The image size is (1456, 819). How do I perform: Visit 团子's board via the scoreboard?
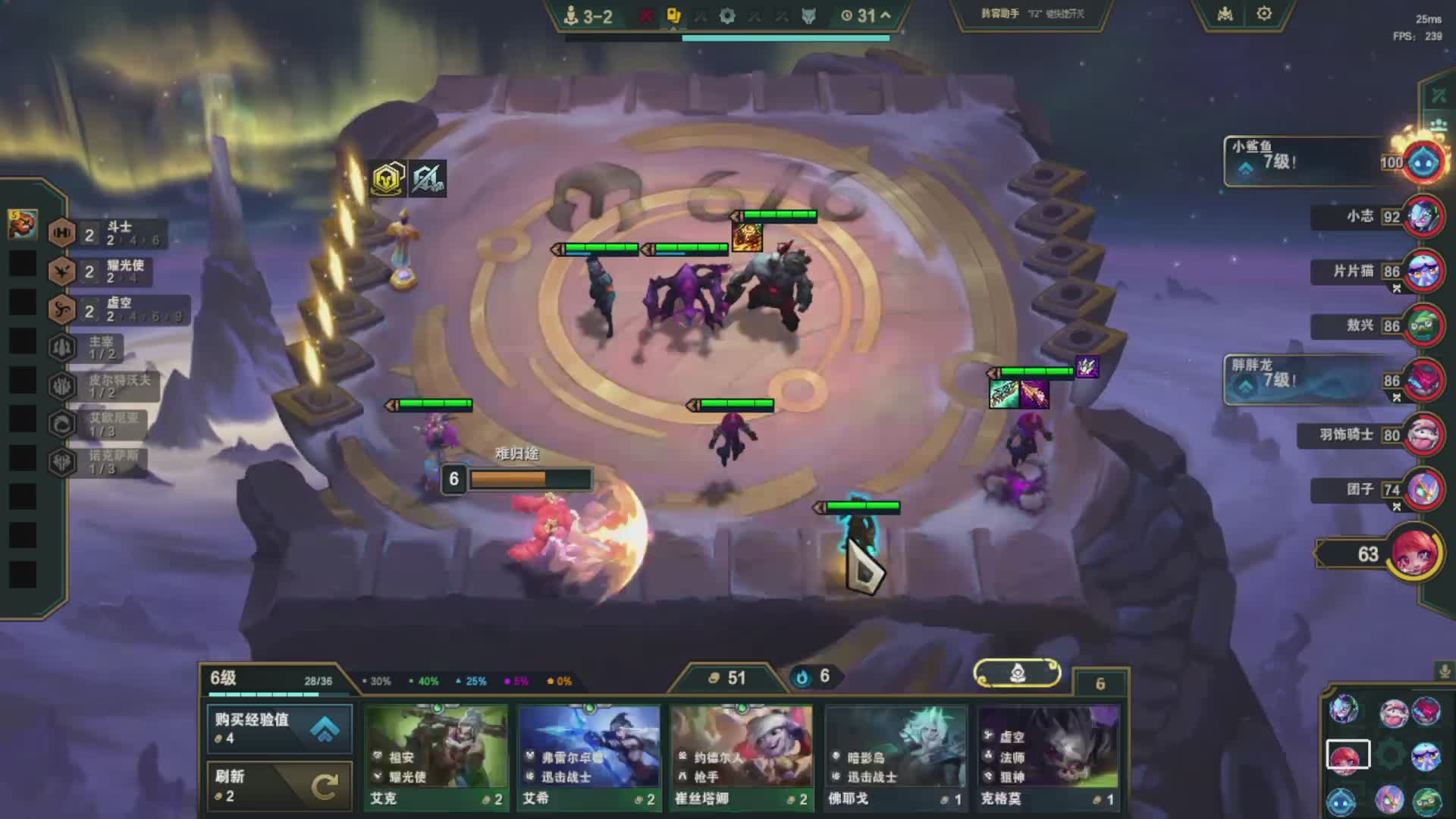[x=1423, y=490]
